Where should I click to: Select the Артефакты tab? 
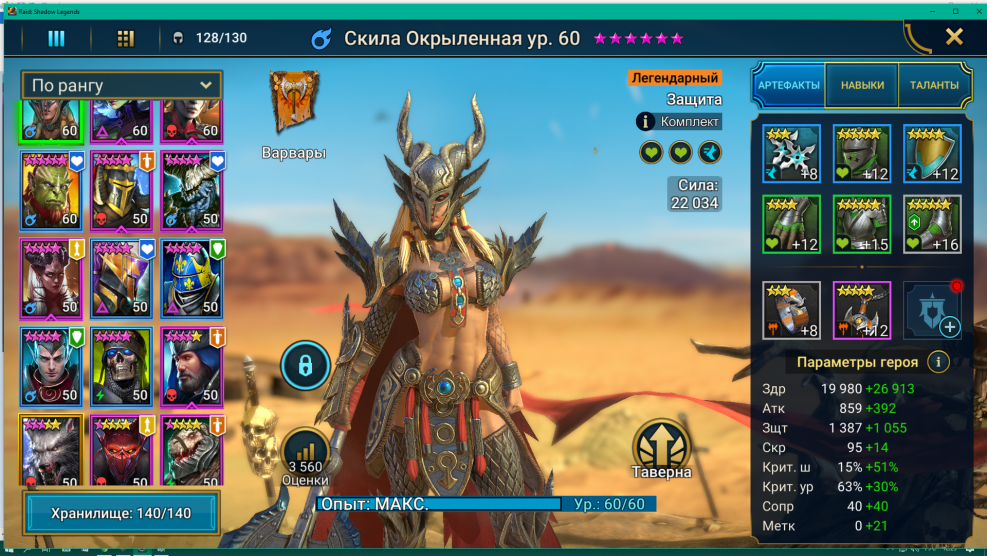click(x=789, y=85)
